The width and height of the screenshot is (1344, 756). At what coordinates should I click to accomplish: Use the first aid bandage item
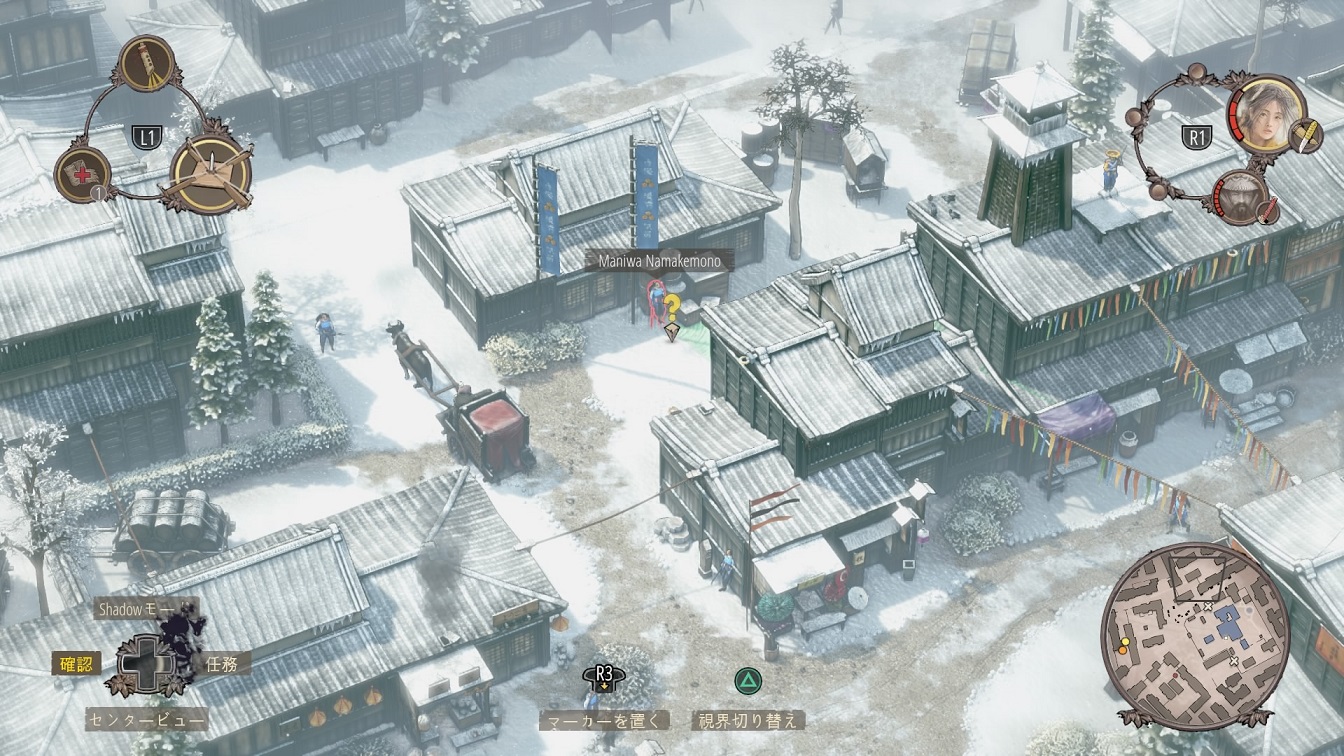(x=82, y=174)
